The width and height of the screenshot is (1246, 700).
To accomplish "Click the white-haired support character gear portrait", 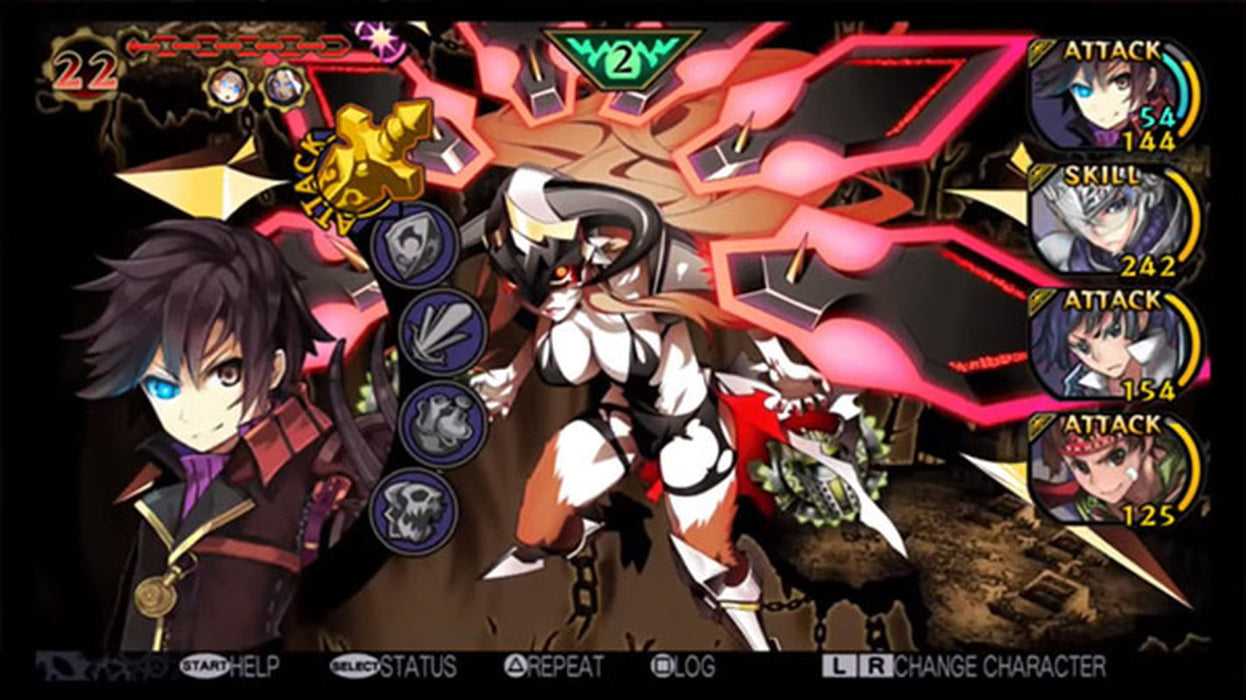I will (x=284, y=86).
